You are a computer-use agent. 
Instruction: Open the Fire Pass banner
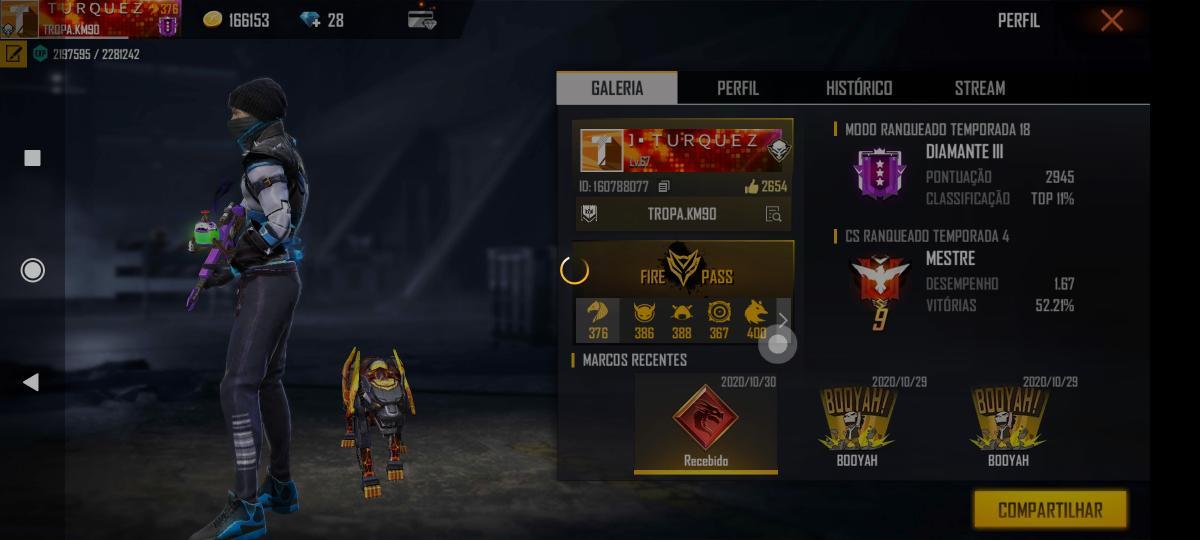click(x=685, y=269)
